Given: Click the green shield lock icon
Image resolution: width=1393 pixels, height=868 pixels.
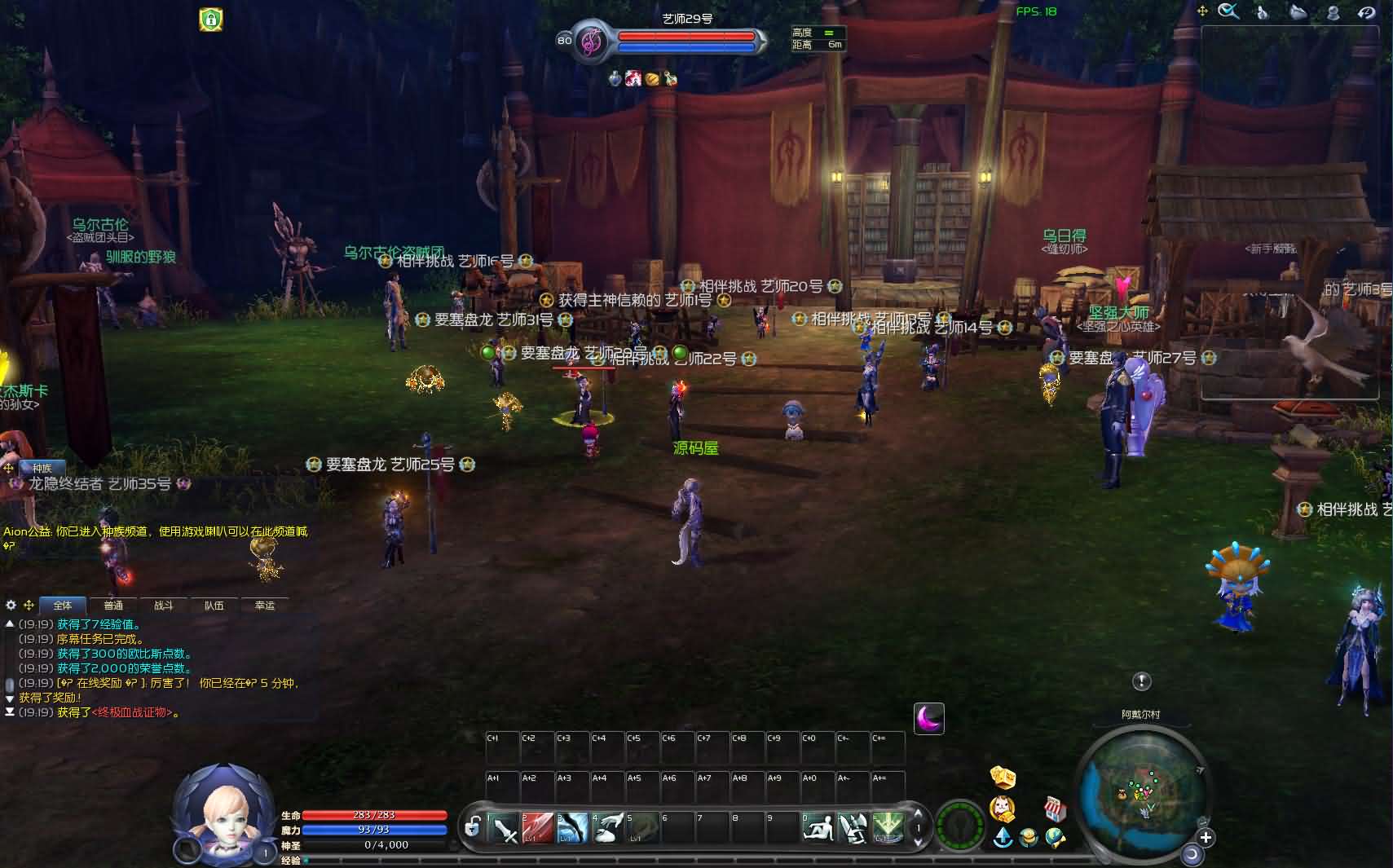Looking at the screenshot, I should 211,19.
